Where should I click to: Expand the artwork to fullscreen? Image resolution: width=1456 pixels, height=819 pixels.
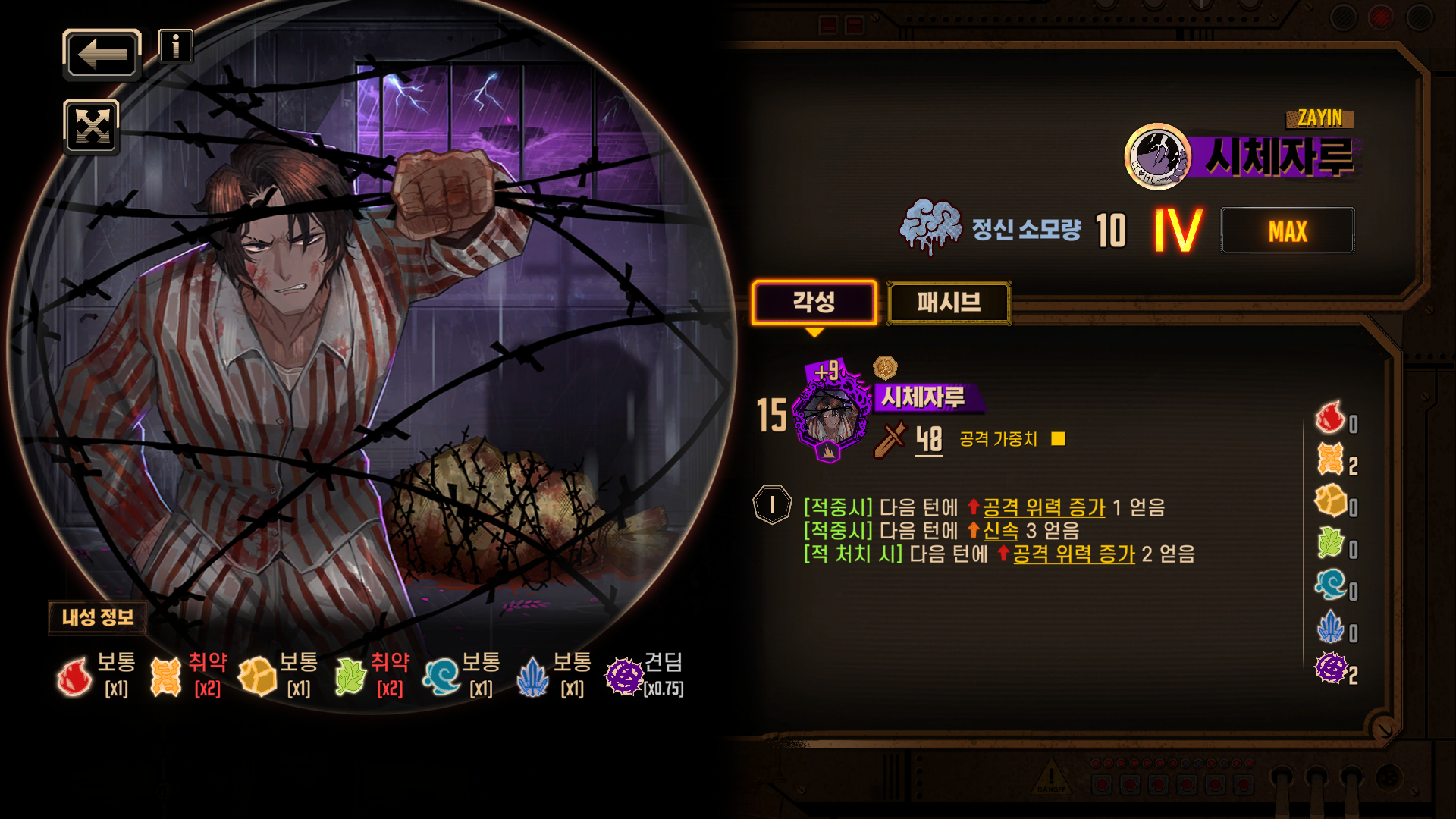click(92, 127)
